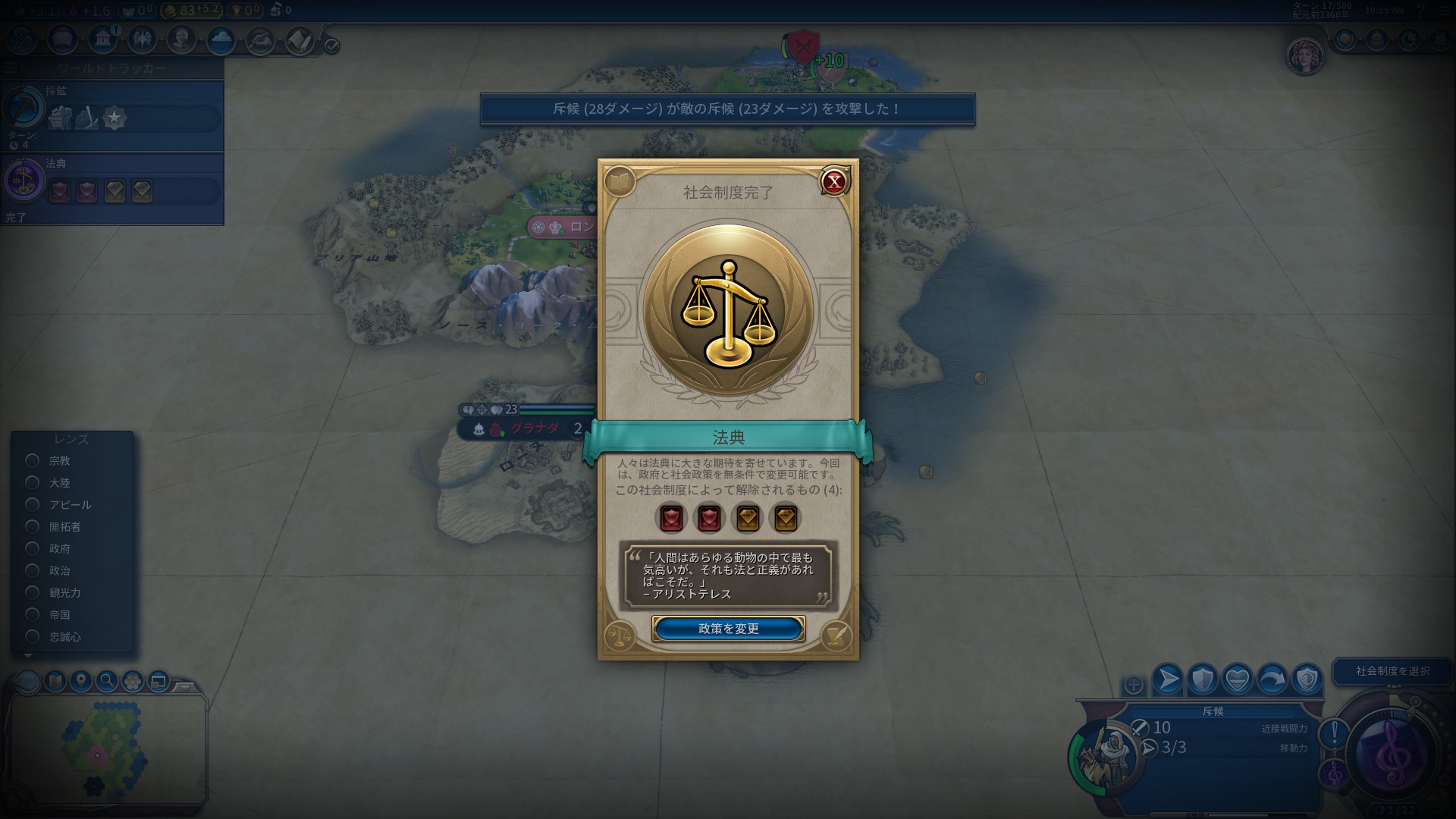Select the heart heal unit action

click(x=1238, y=679)
